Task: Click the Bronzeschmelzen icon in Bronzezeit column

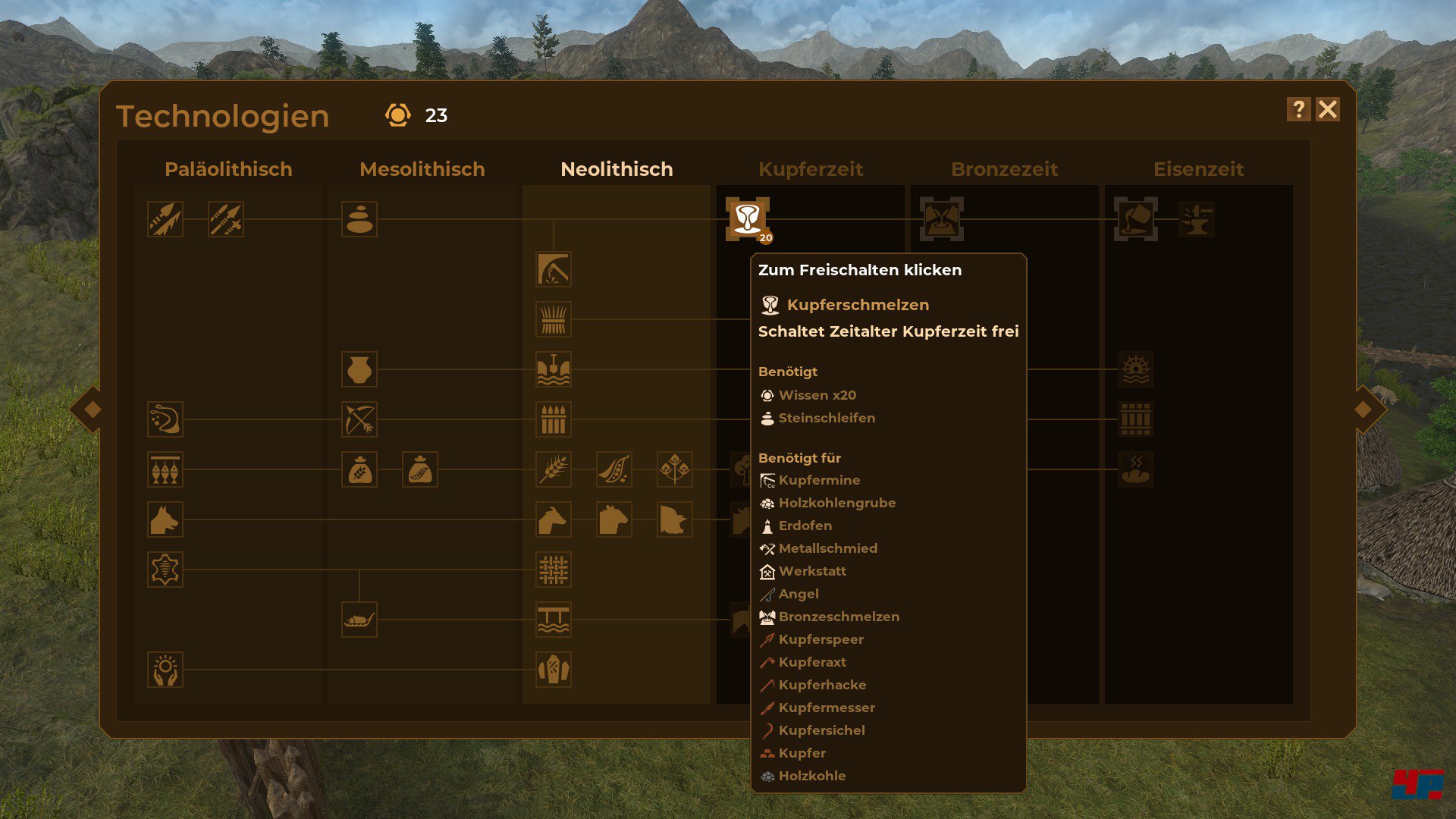Action: [940, 220]
